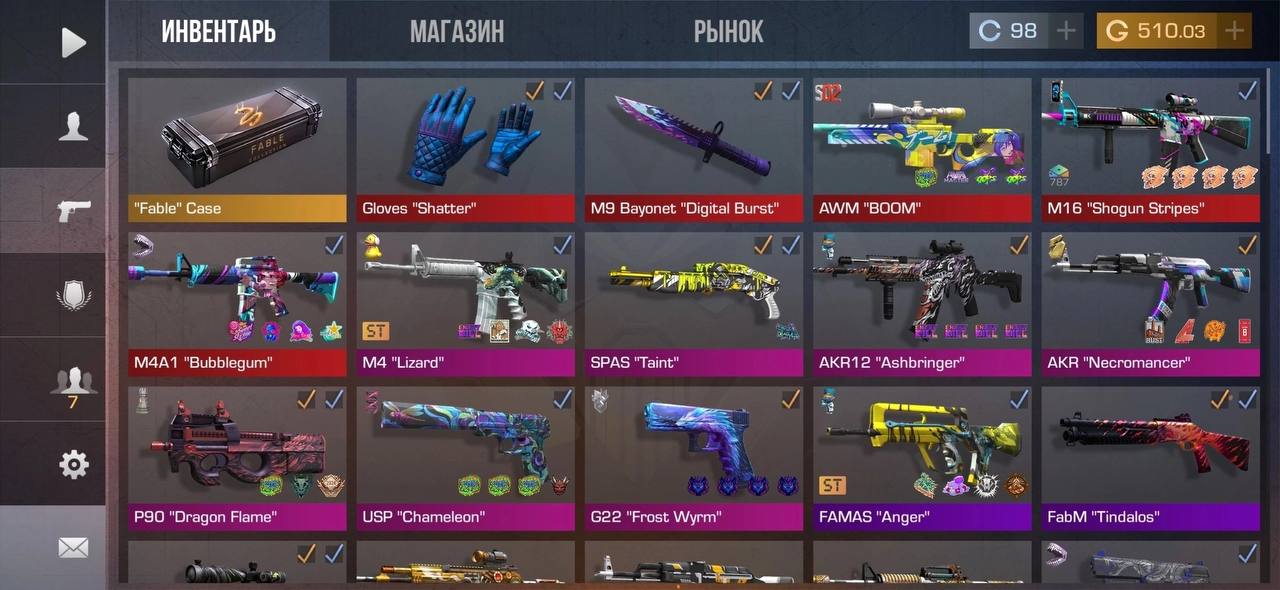
Task: Select the M4A1 "Bubblegum" skin
Action: 237,304
